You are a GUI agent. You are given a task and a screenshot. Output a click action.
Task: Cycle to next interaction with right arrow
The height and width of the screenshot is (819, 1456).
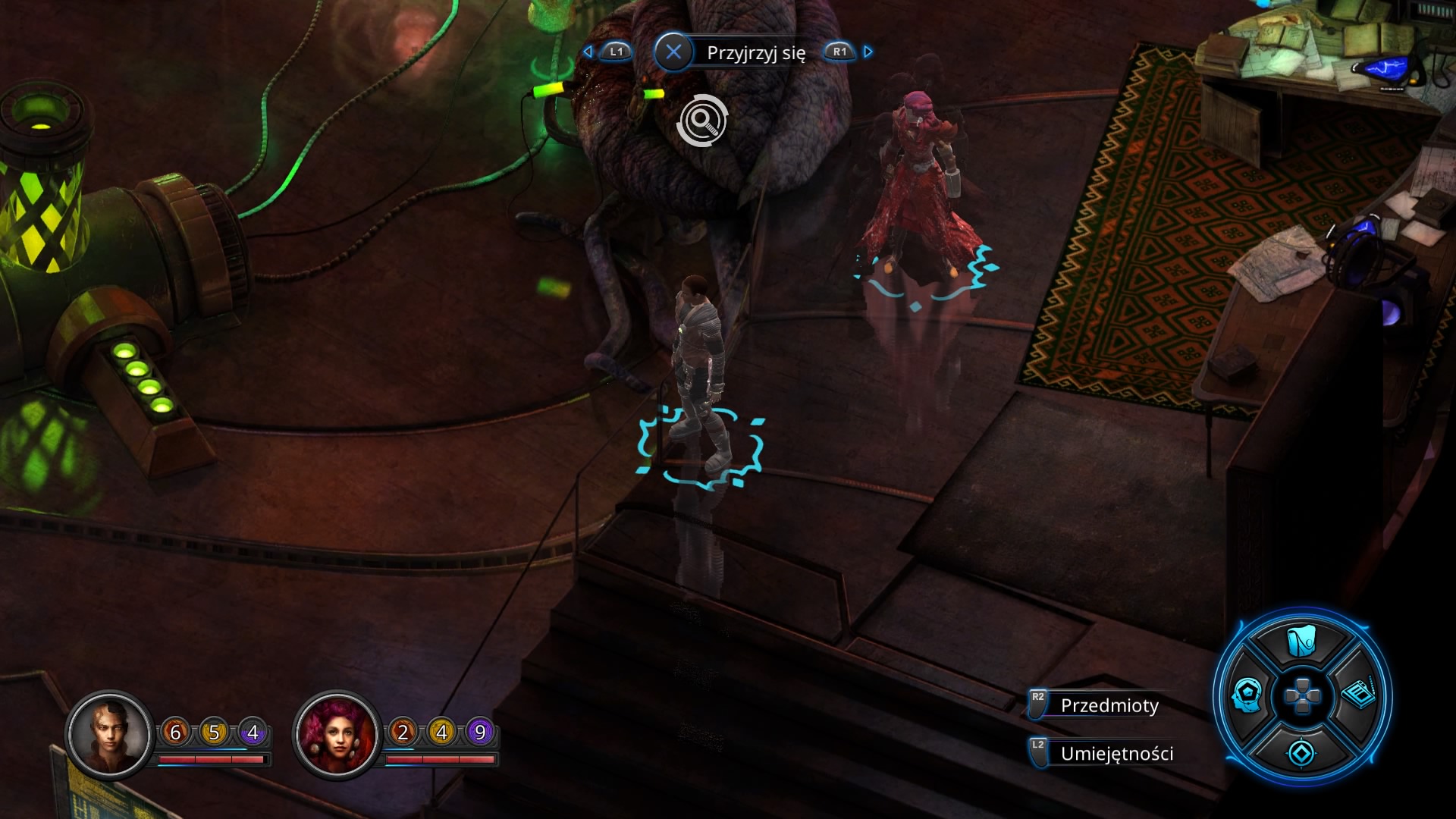(868, 52)
